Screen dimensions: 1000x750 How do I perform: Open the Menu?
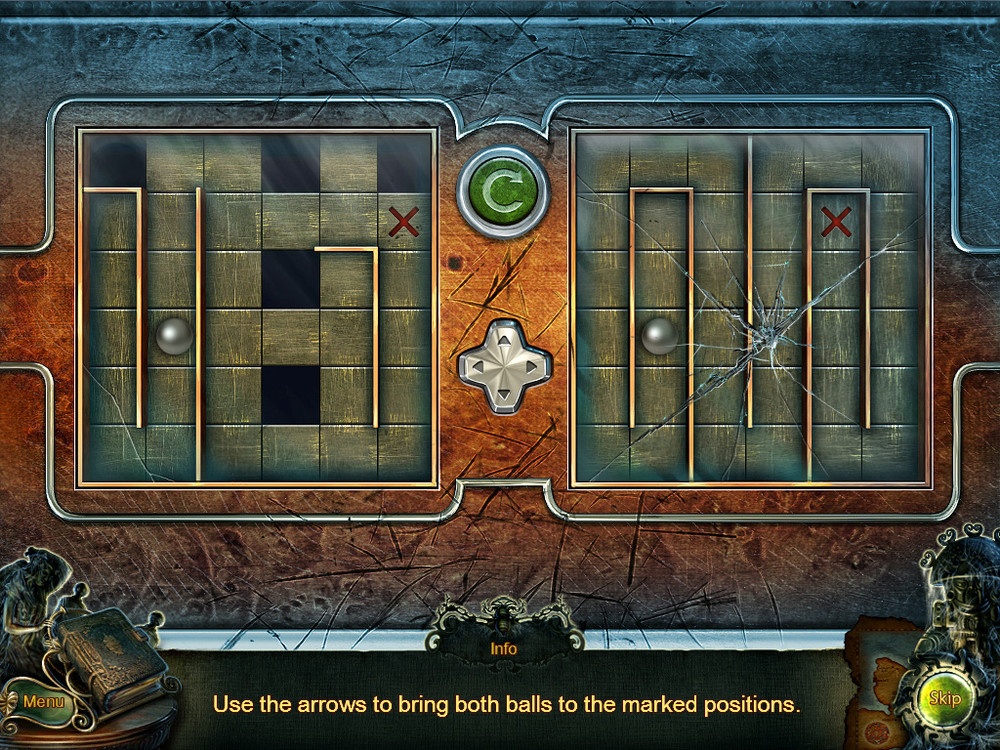tap(42, 702)
